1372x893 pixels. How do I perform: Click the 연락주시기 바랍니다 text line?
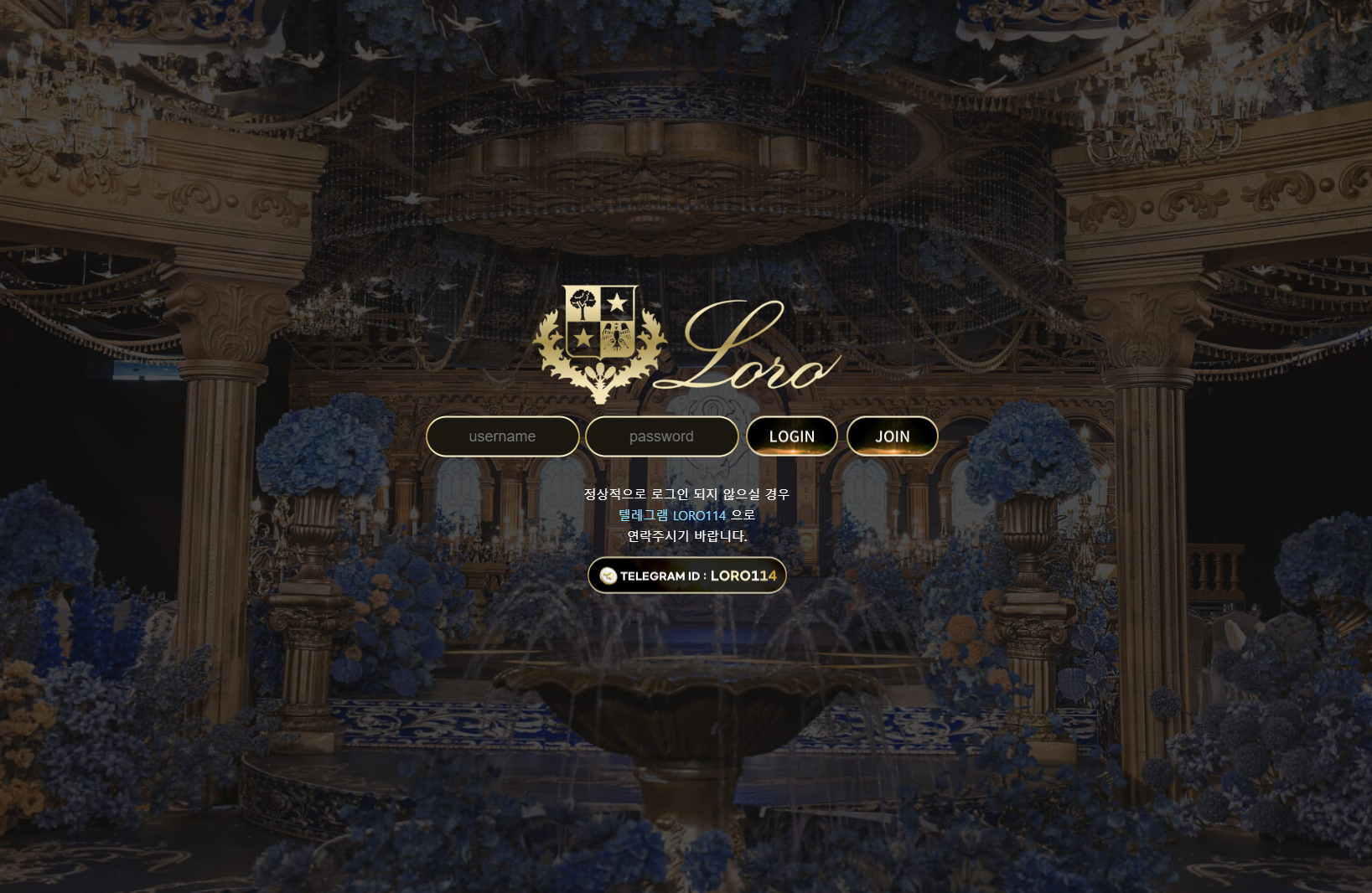point(686,537)
